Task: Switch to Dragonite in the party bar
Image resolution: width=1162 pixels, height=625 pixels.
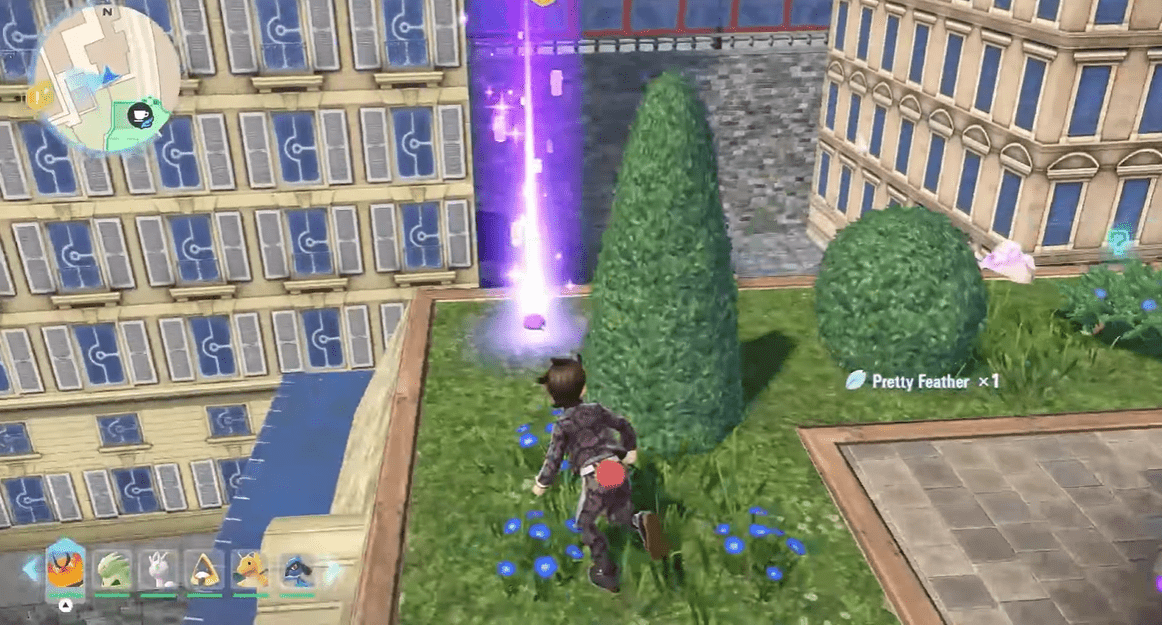Action: pos(251,570)
